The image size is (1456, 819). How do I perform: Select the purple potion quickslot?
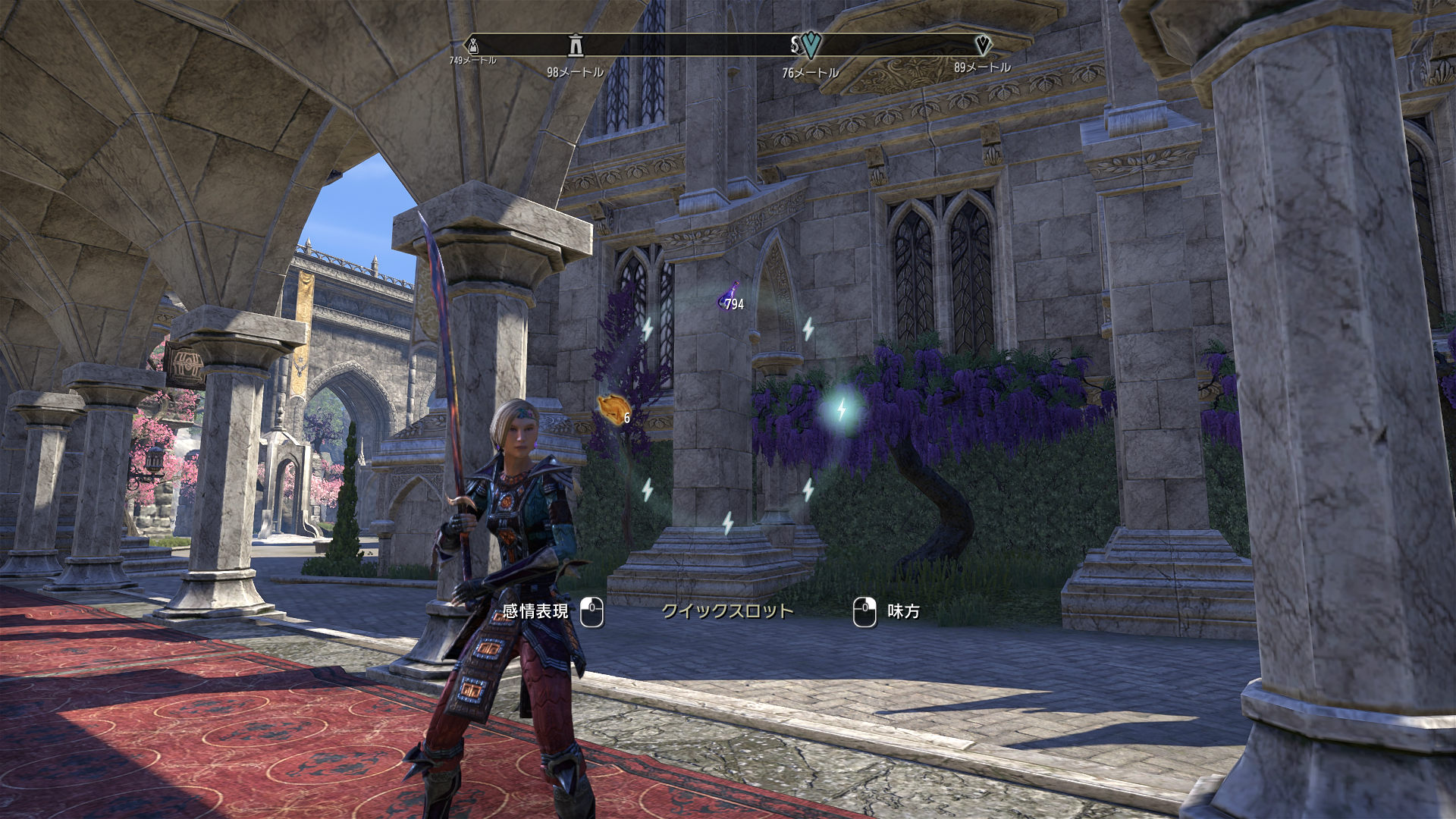coord(730,297)
